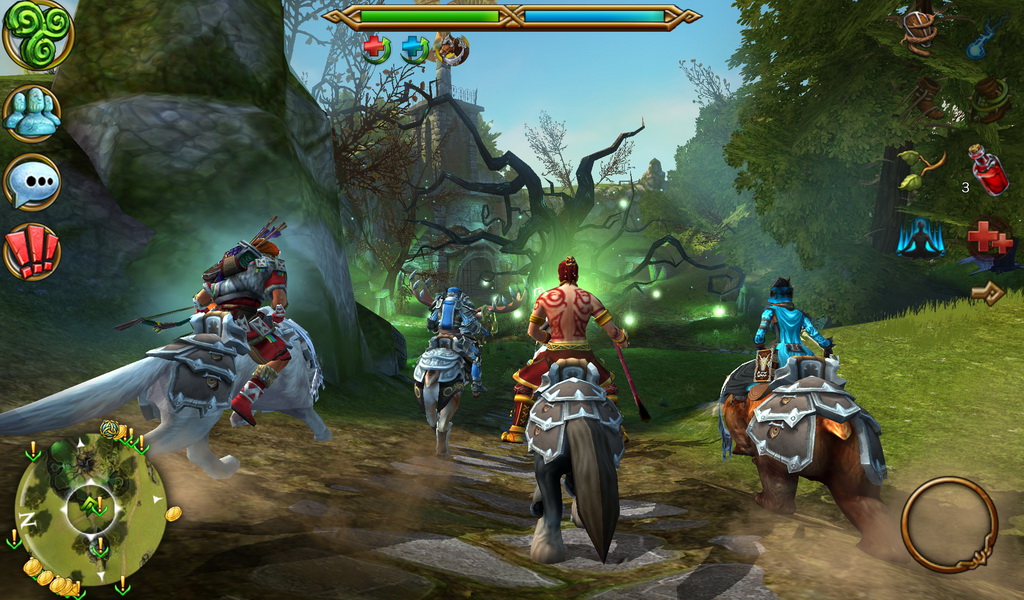
Task: Open the circular minimap
Action: point(91,507)
